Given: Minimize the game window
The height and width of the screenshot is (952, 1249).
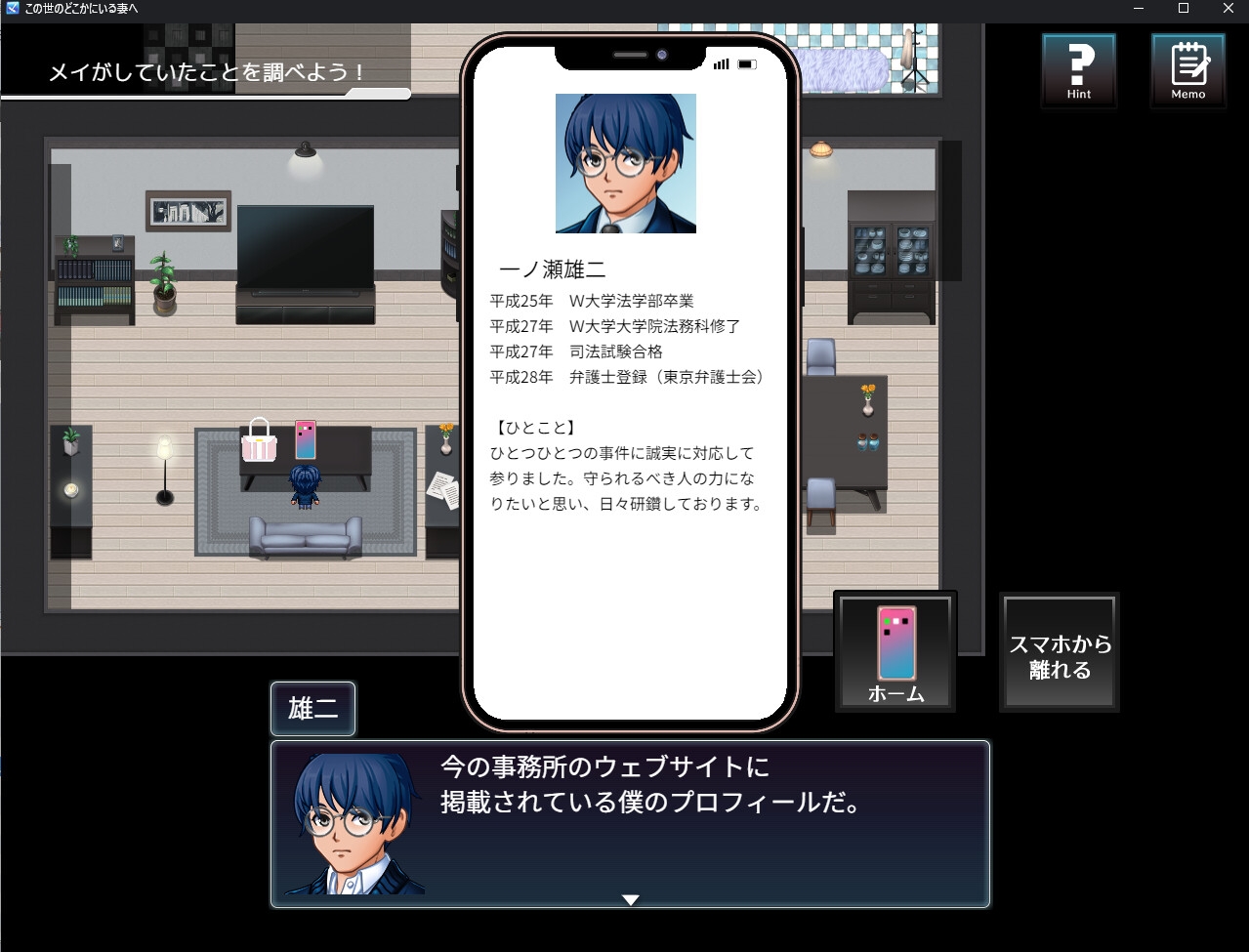Looking at the screenshot, I should (x=1139, y=9).
